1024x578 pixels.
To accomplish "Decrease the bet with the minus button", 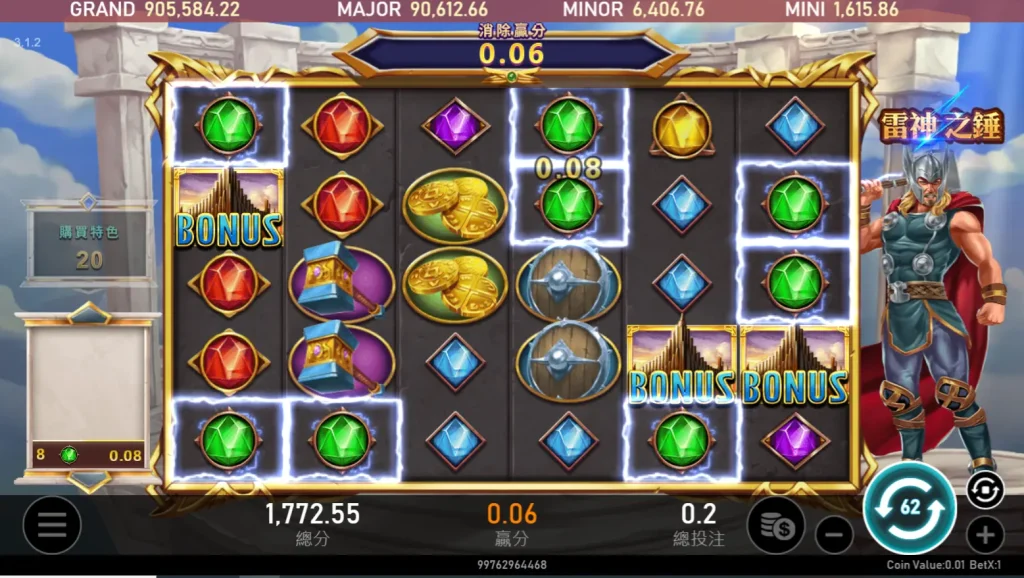I will coord(834,535).
